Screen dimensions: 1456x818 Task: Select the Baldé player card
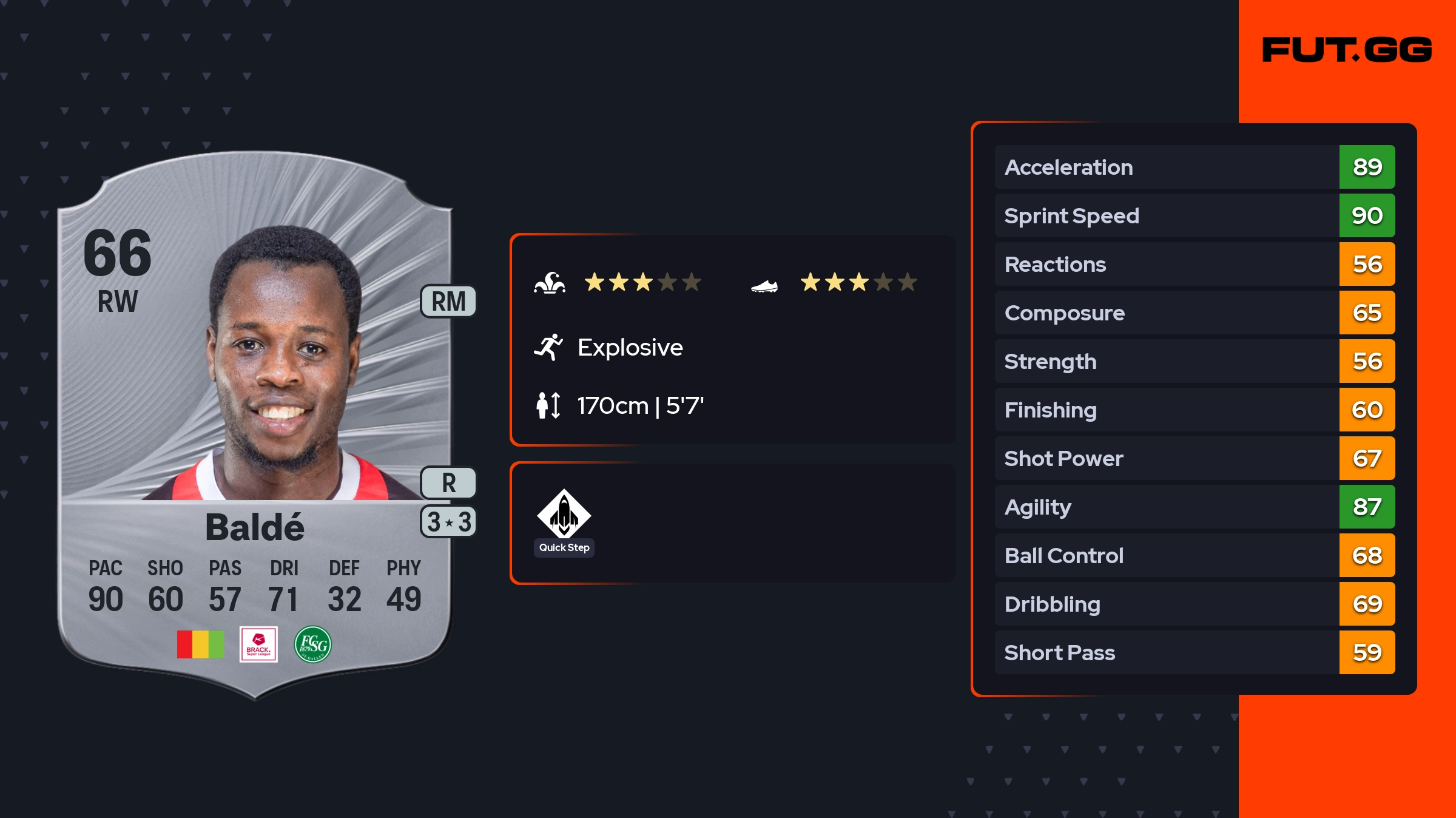click(x=255, y=425)
